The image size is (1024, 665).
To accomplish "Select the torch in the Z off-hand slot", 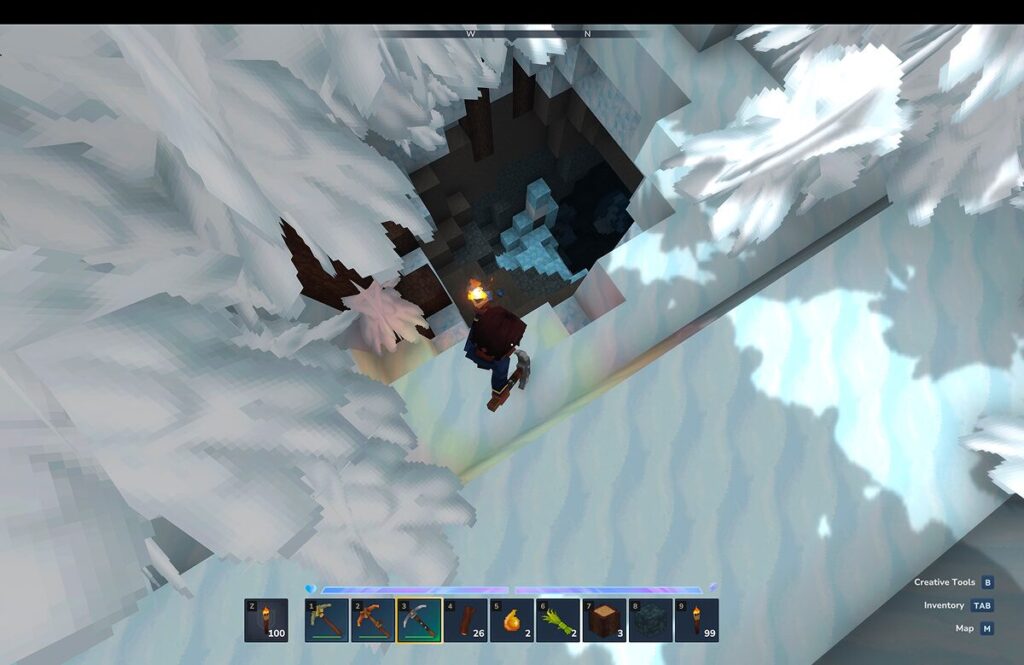I will [266, 620].
